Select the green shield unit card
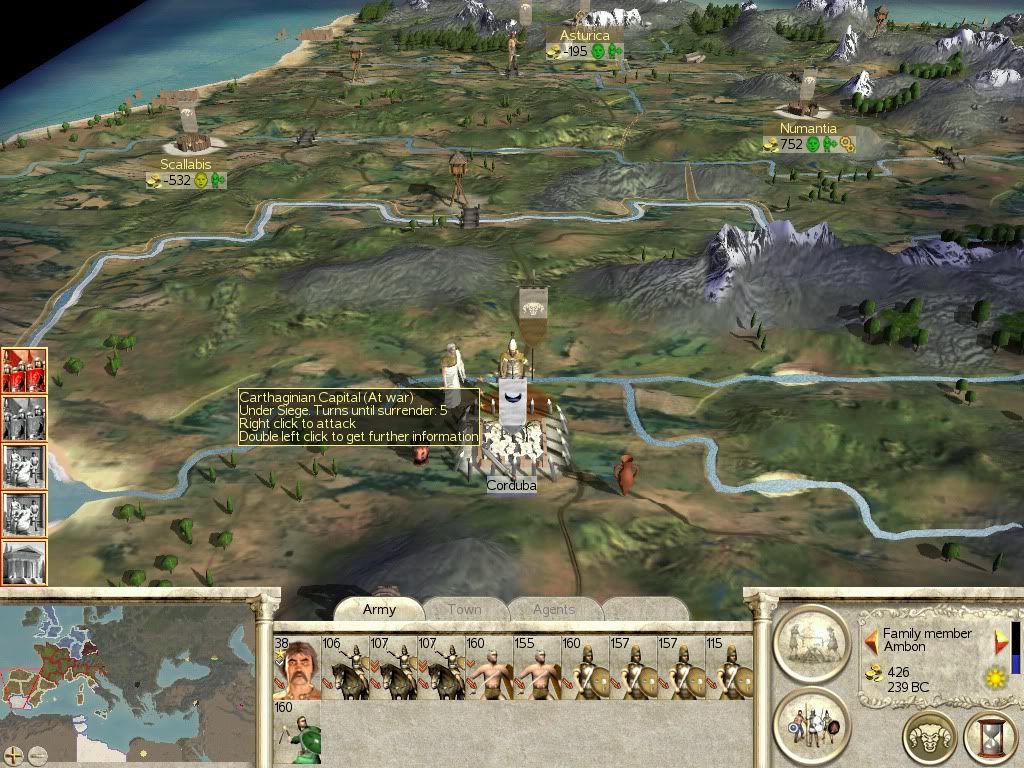Screen dimensions: 1024x768 pyautogui.click(x=298, y=735)
